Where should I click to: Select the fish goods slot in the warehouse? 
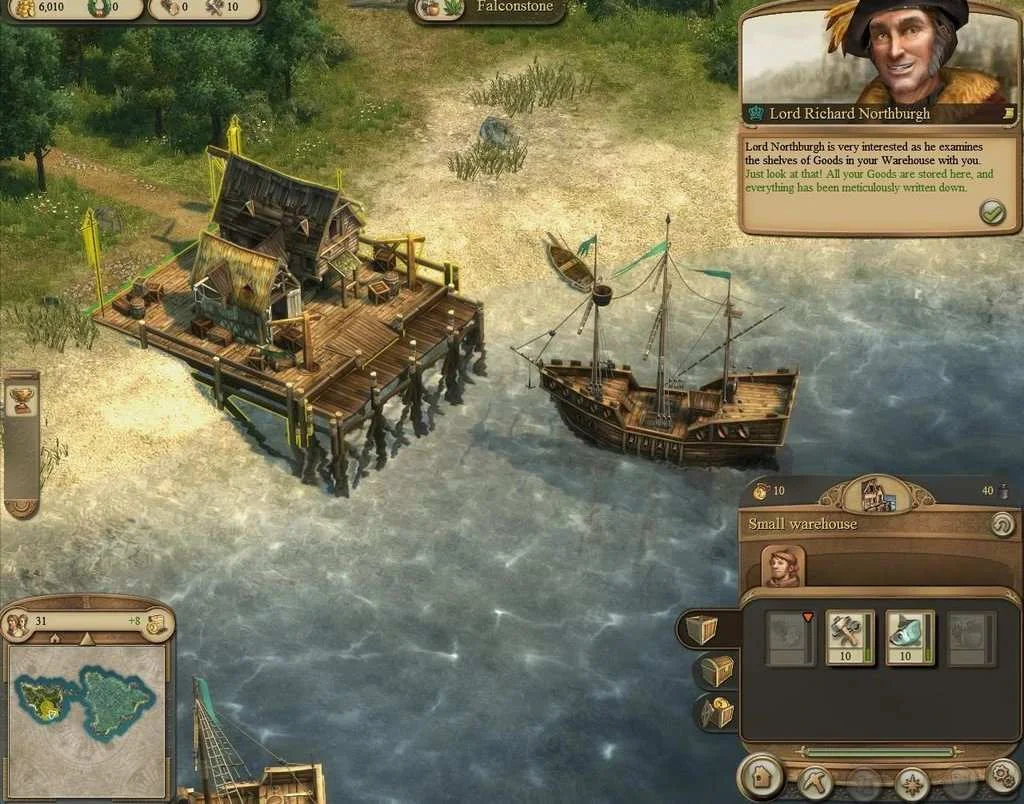910,638
